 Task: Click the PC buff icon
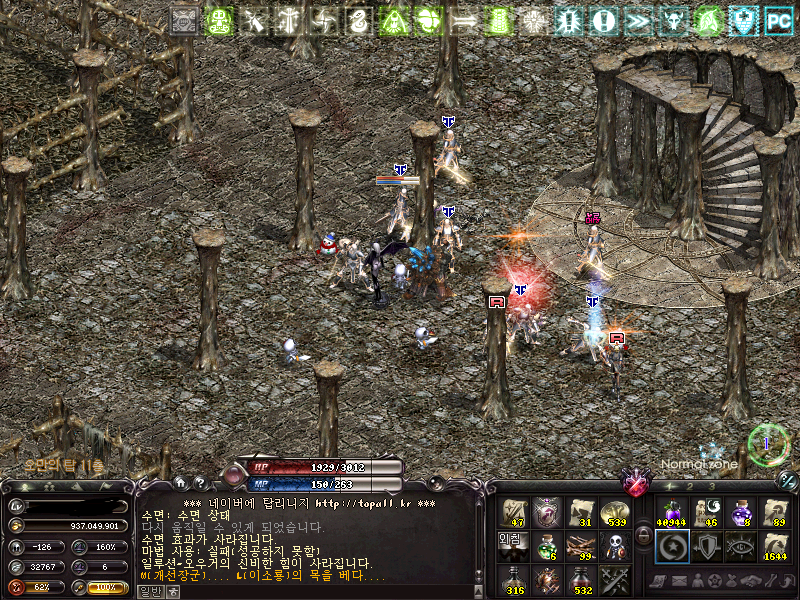coord(778,19)
